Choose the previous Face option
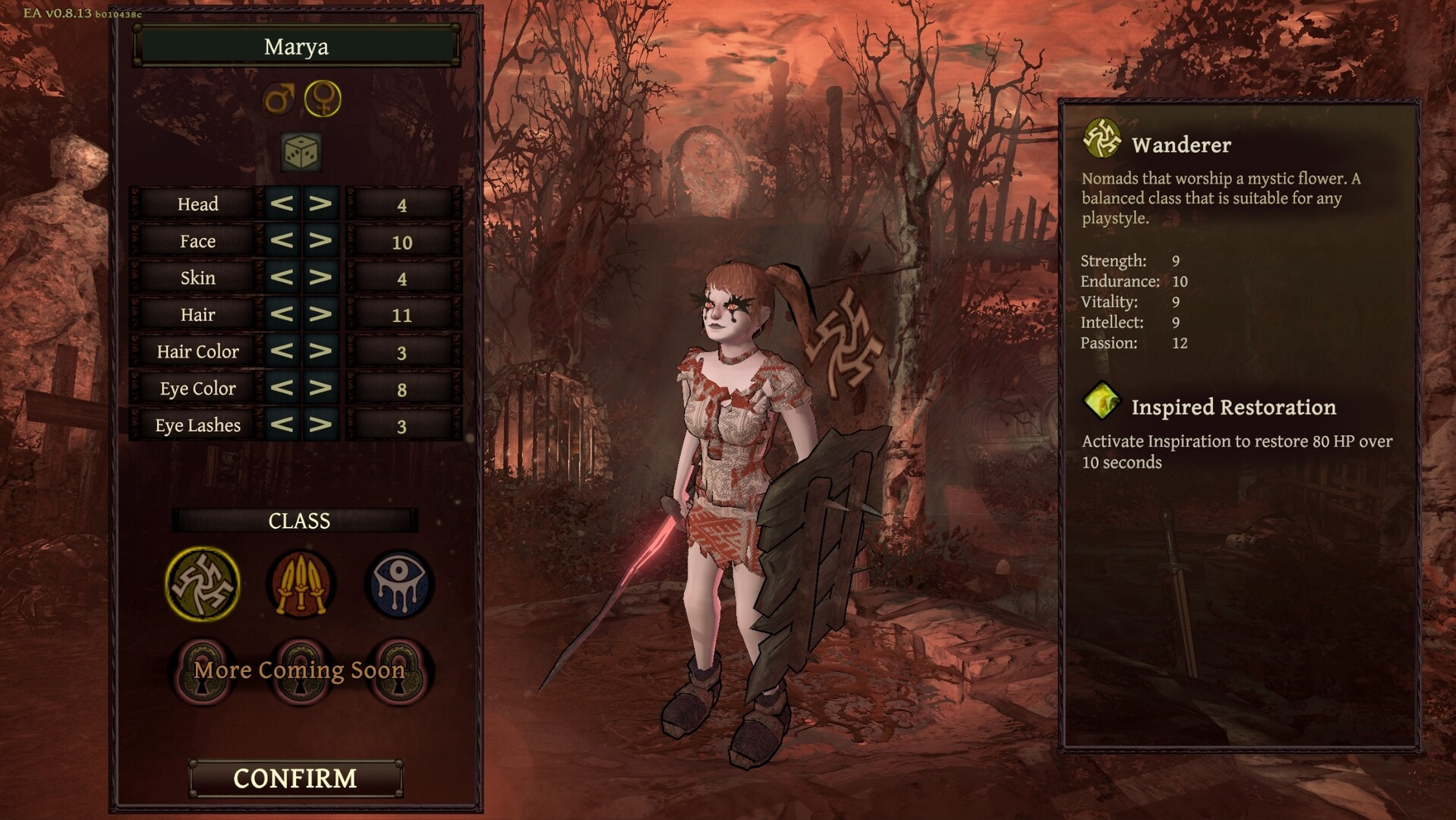 [x=282, y=241]
